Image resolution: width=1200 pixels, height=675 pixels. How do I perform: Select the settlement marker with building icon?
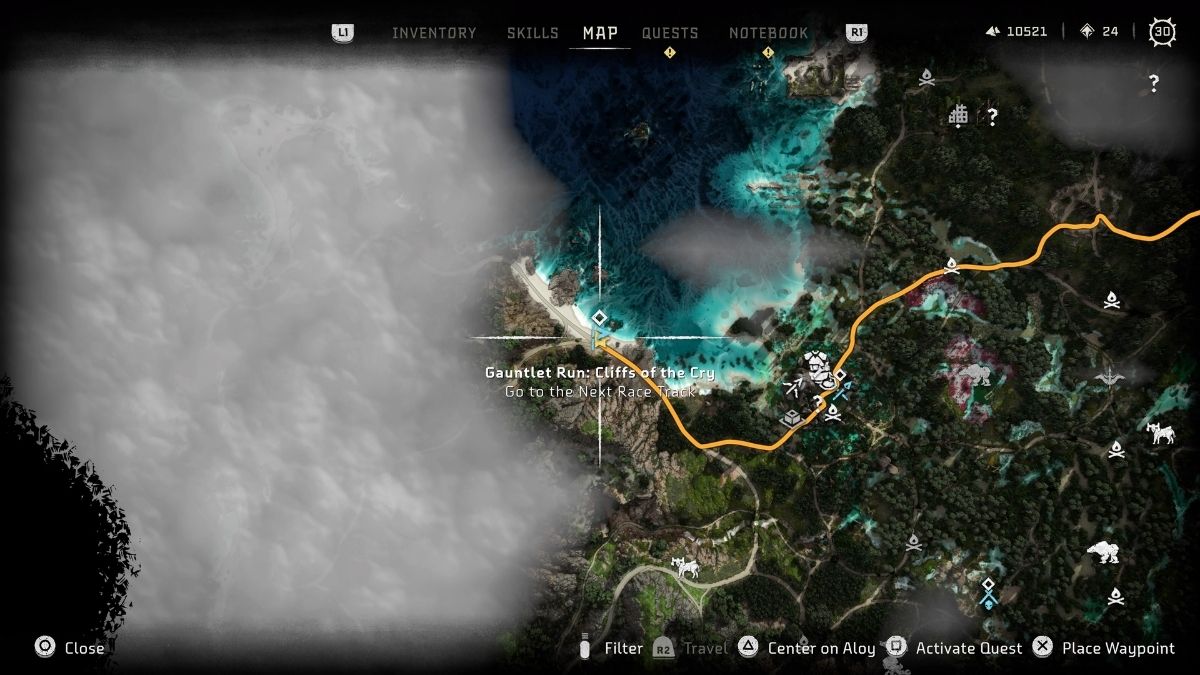958,116
